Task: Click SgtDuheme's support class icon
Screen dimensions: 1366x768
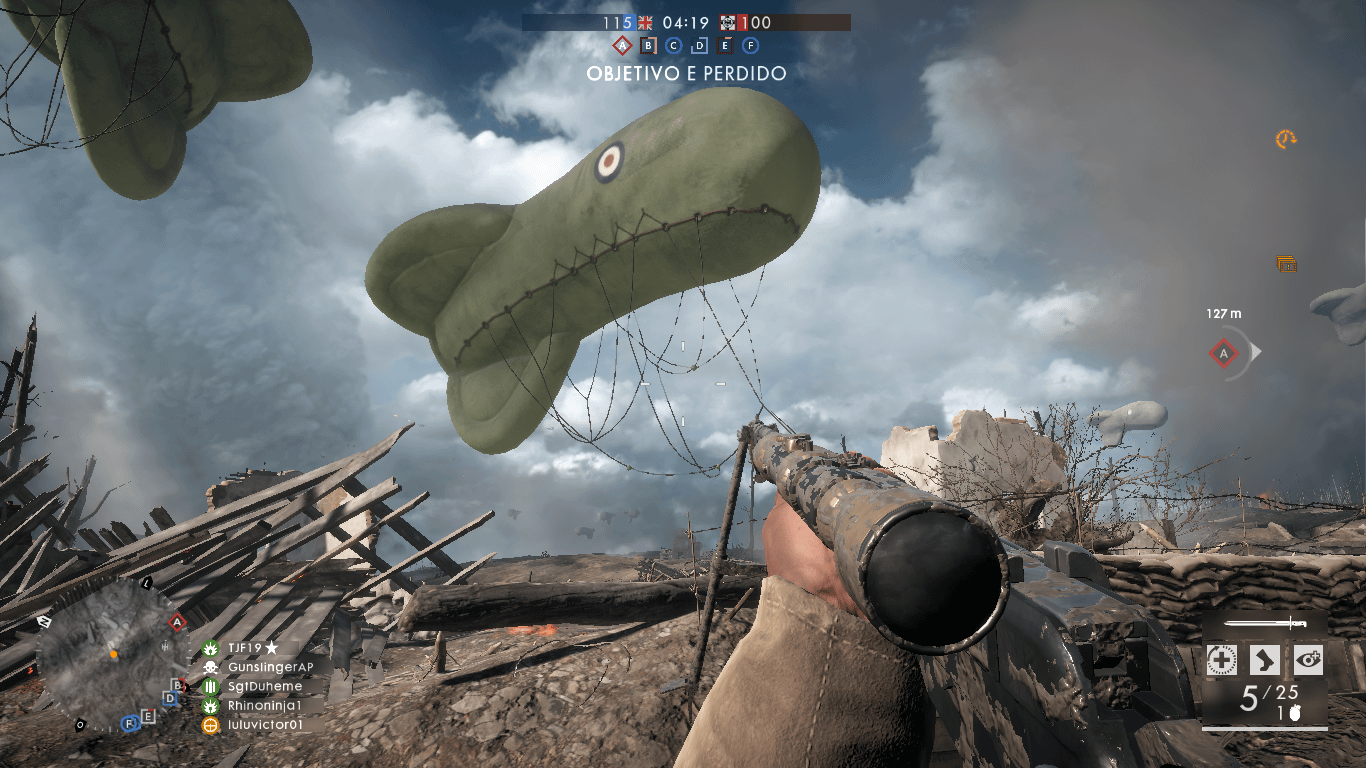Action: coord(210,686)
